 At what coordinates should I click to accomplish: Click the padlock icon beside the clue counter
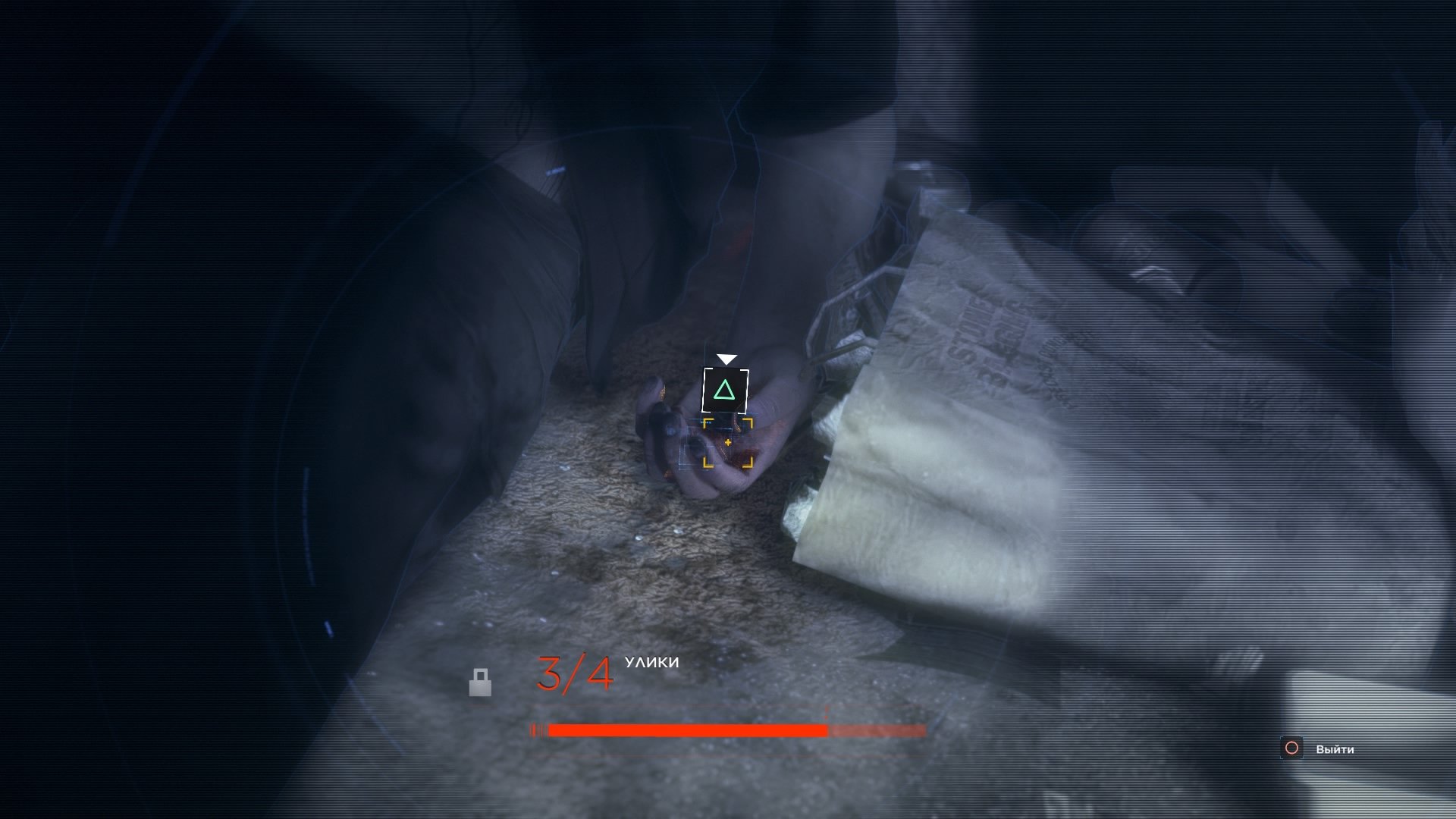[480, 682]
